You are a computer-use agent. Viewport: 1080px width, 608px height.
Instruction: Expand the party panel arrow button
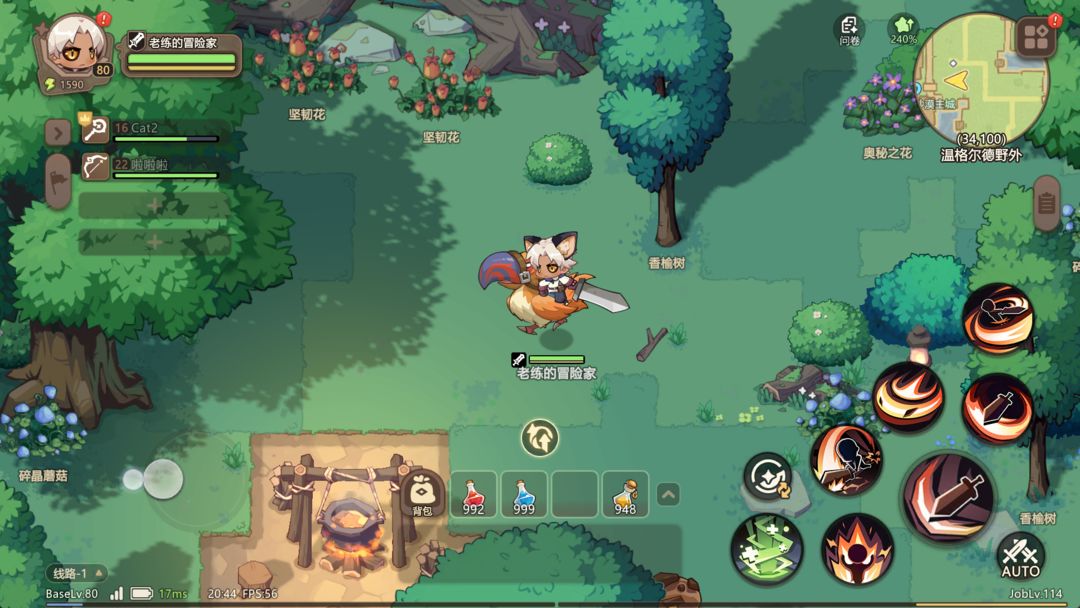pos(58,132)
